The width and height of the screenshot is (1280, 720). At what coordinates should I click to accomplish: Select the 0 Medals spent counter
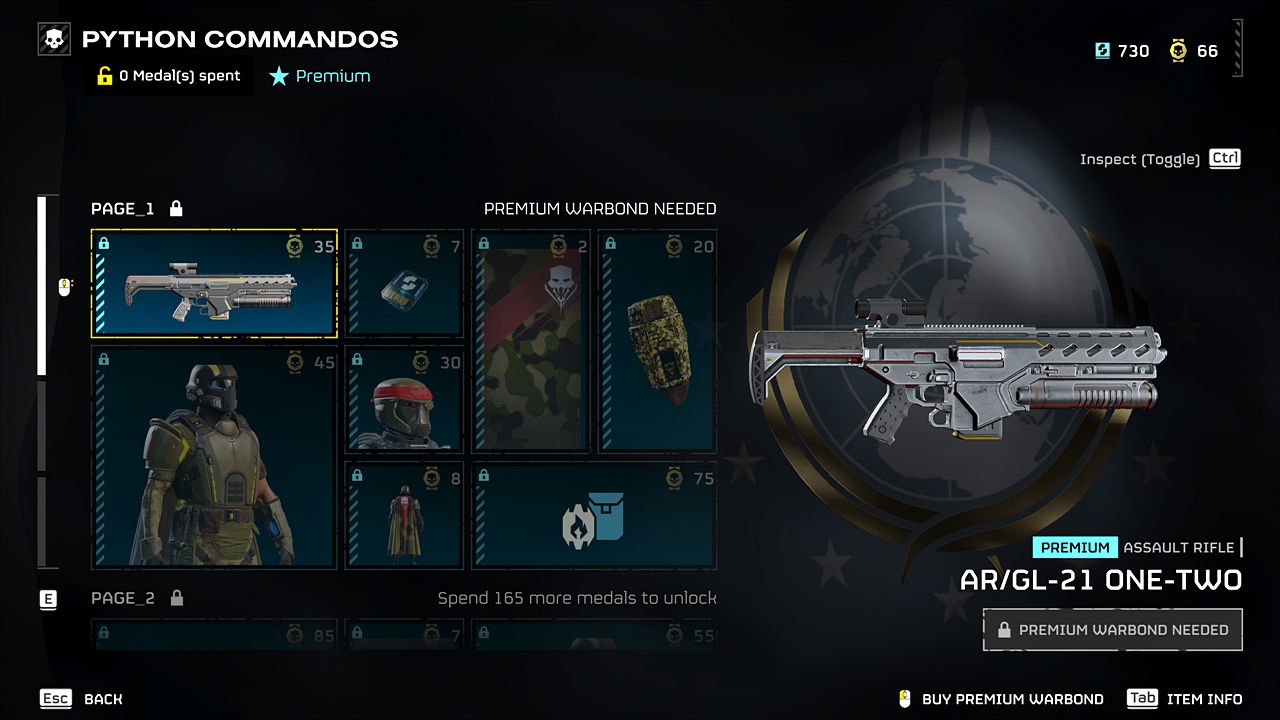[168, 75]
